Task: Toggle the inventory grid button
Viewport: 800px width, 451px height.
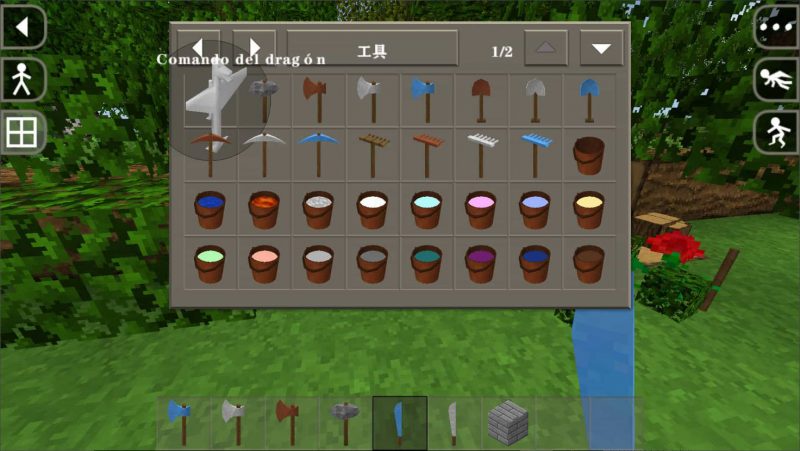Action: coord(23,132)
